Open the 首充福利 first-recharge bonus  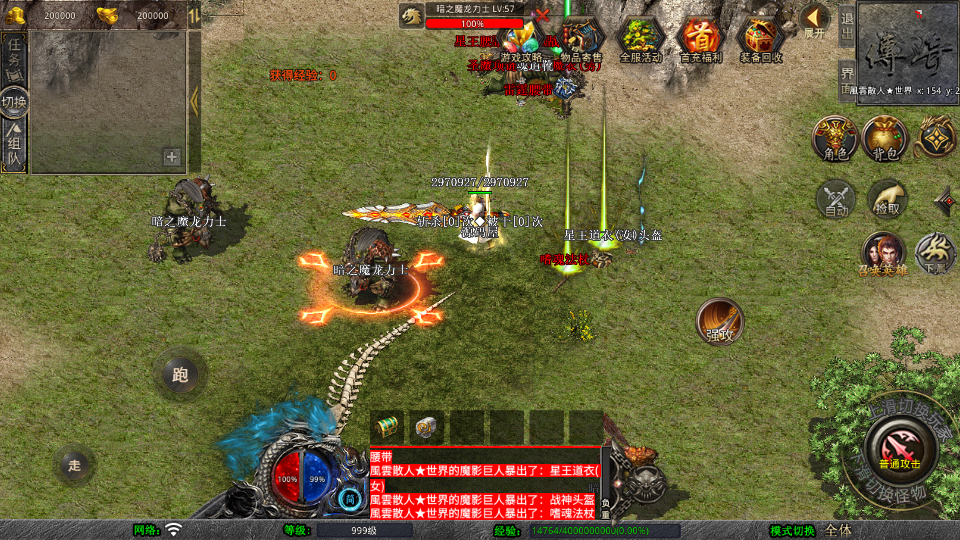(700, 40)
